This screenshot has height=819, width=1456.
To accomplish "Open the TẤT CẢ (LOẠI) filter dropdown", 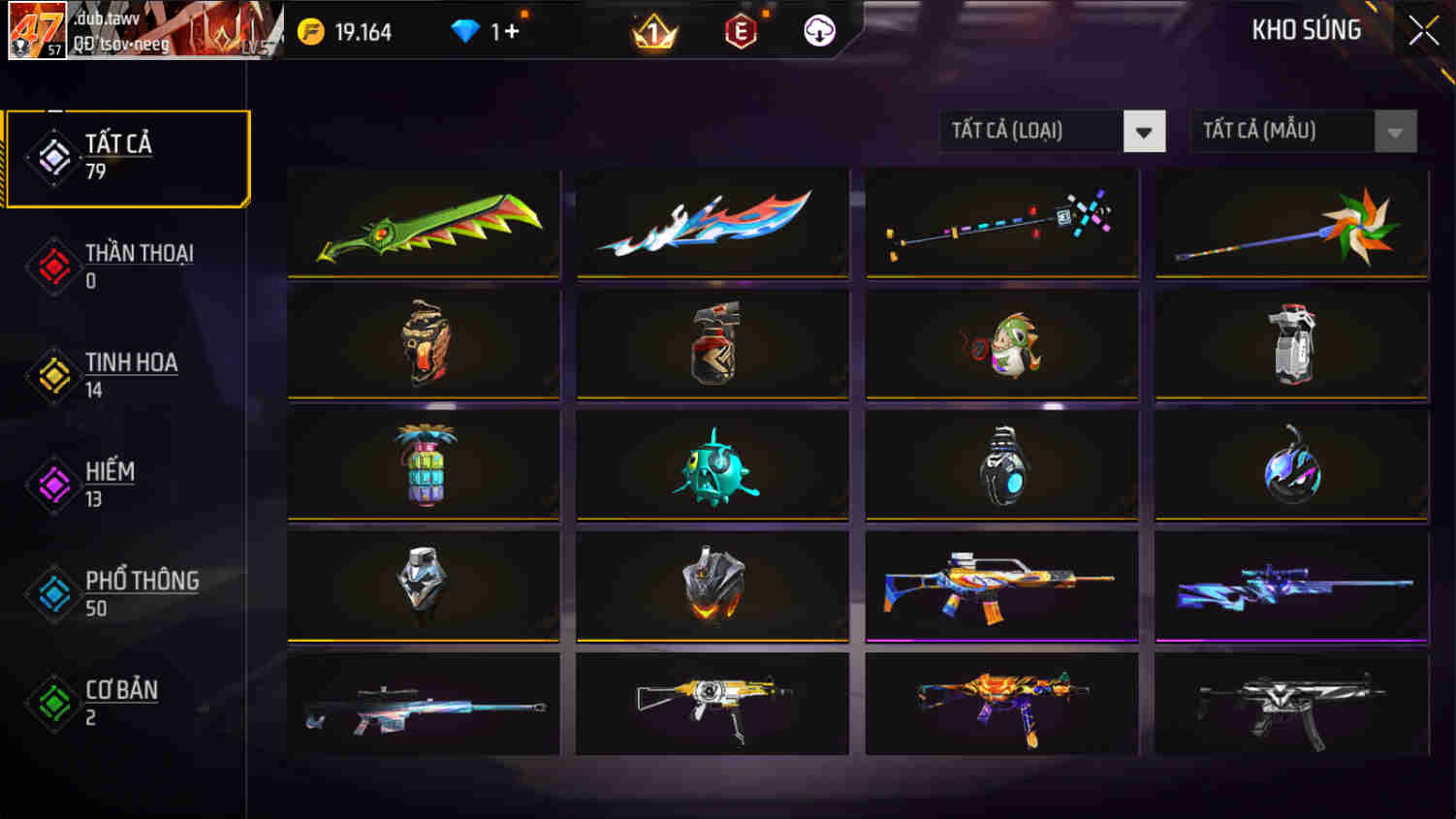I will pyautogui.click(x=1028, y=131).
